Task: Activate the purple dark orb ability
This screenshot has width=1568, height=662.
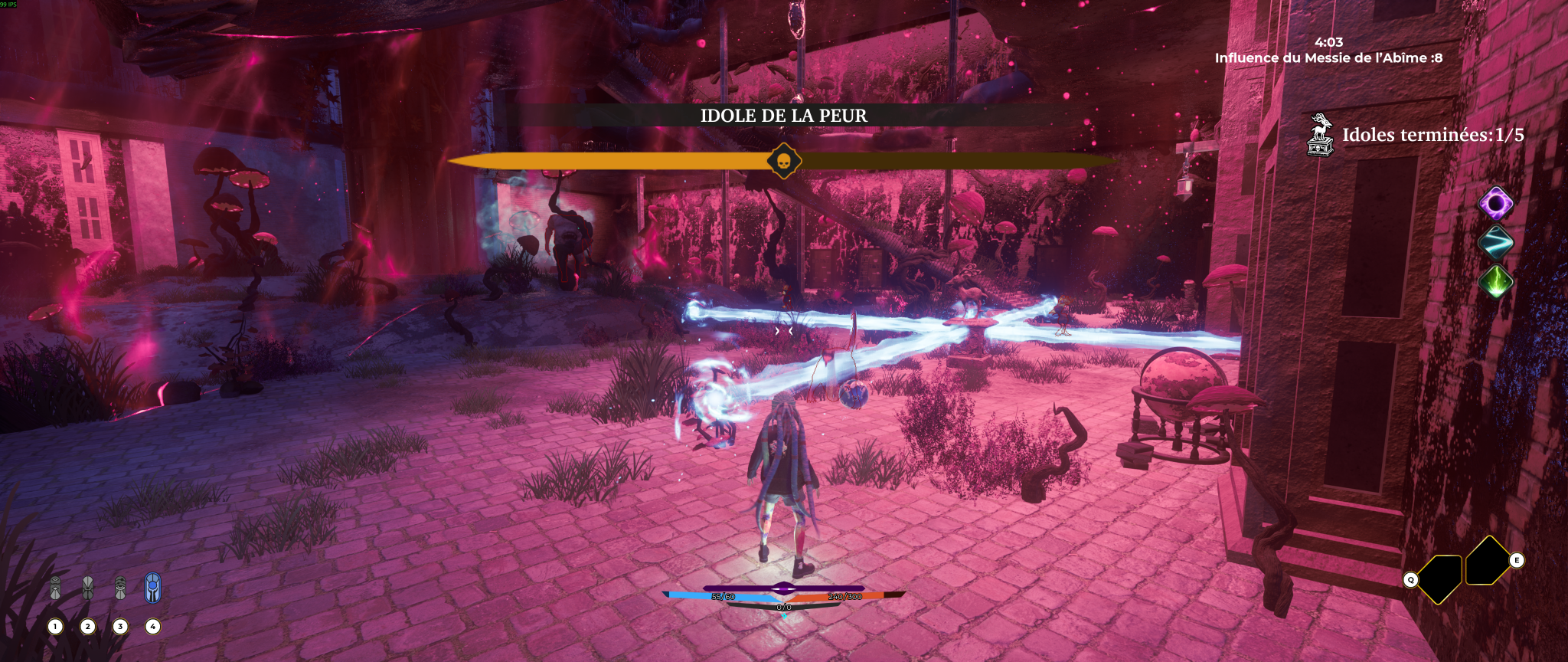Action: tap(1495, 204)
